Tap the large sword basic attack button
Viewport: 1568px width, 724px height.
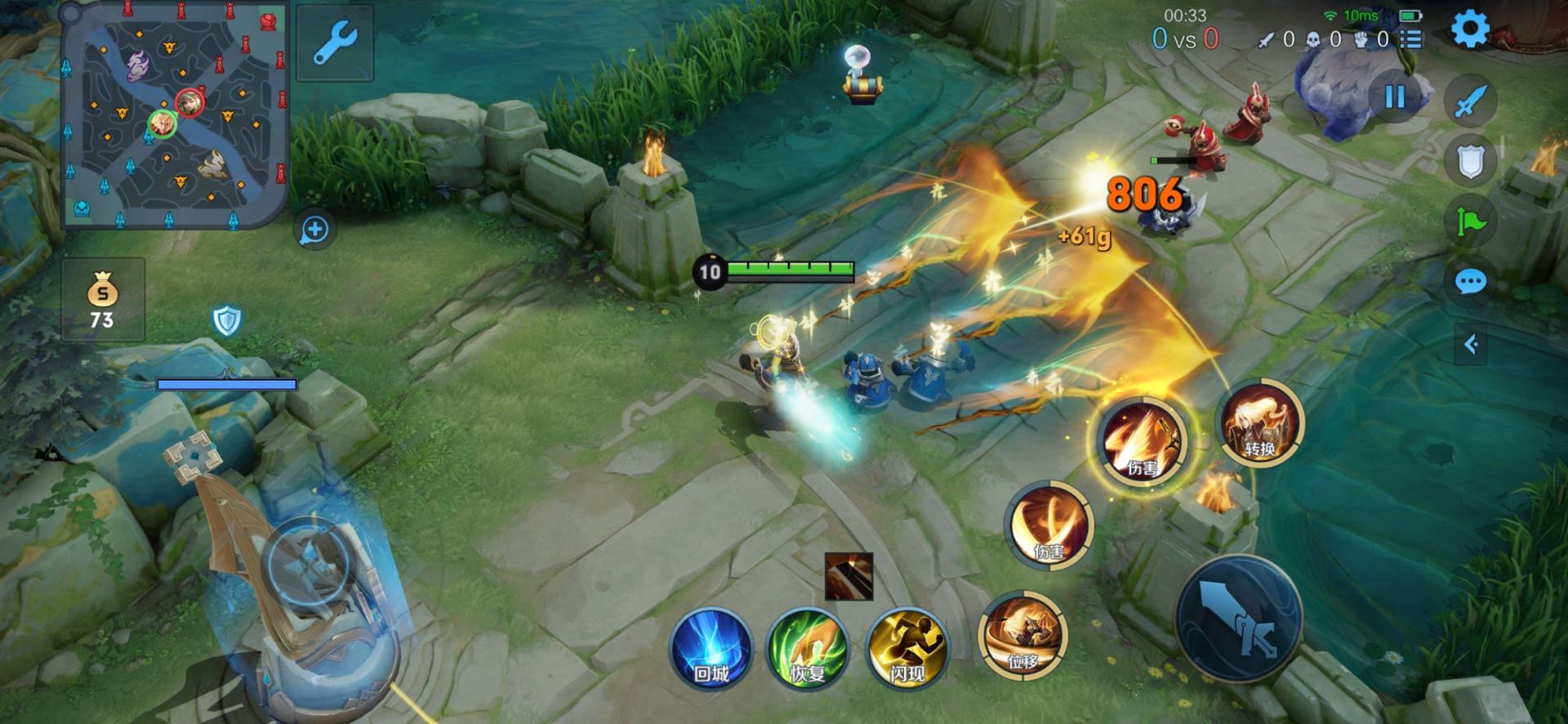(x=1238, y=619)
